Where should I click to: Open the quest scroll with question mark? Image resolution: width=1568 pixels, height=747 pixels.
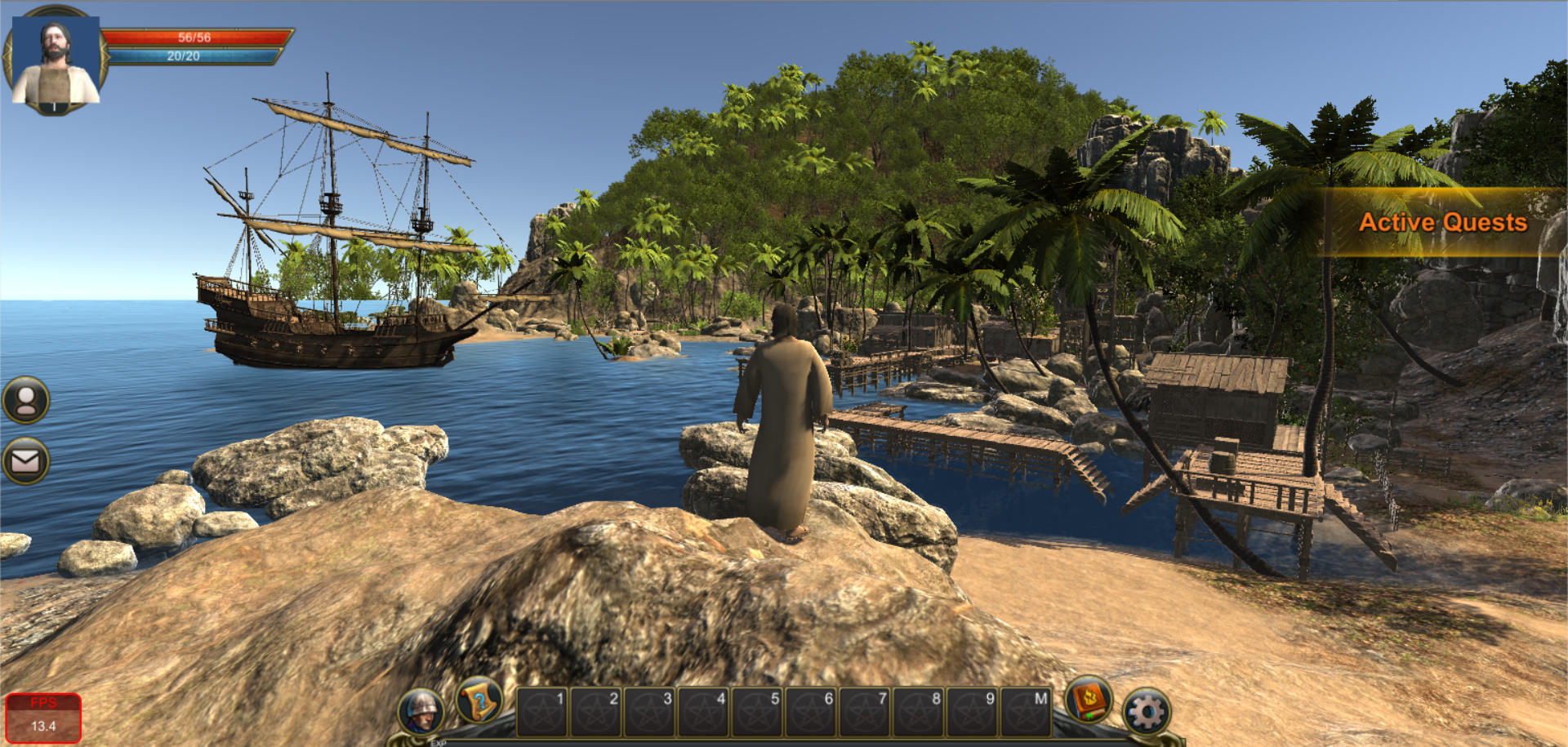point(479,700)
